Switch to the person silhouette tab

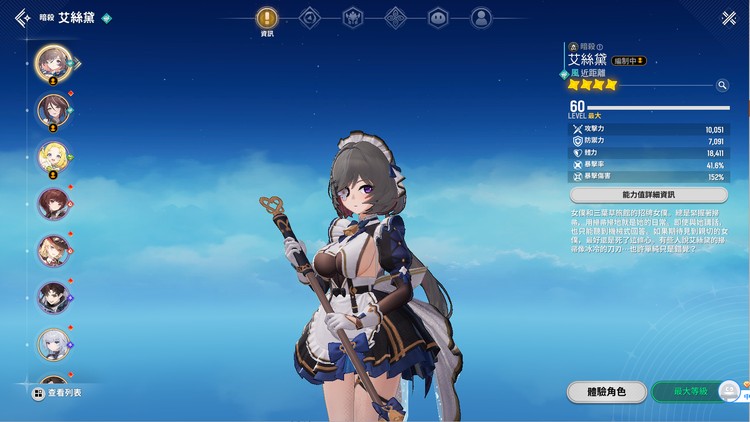pyautogui.click(x=481, y=18)
